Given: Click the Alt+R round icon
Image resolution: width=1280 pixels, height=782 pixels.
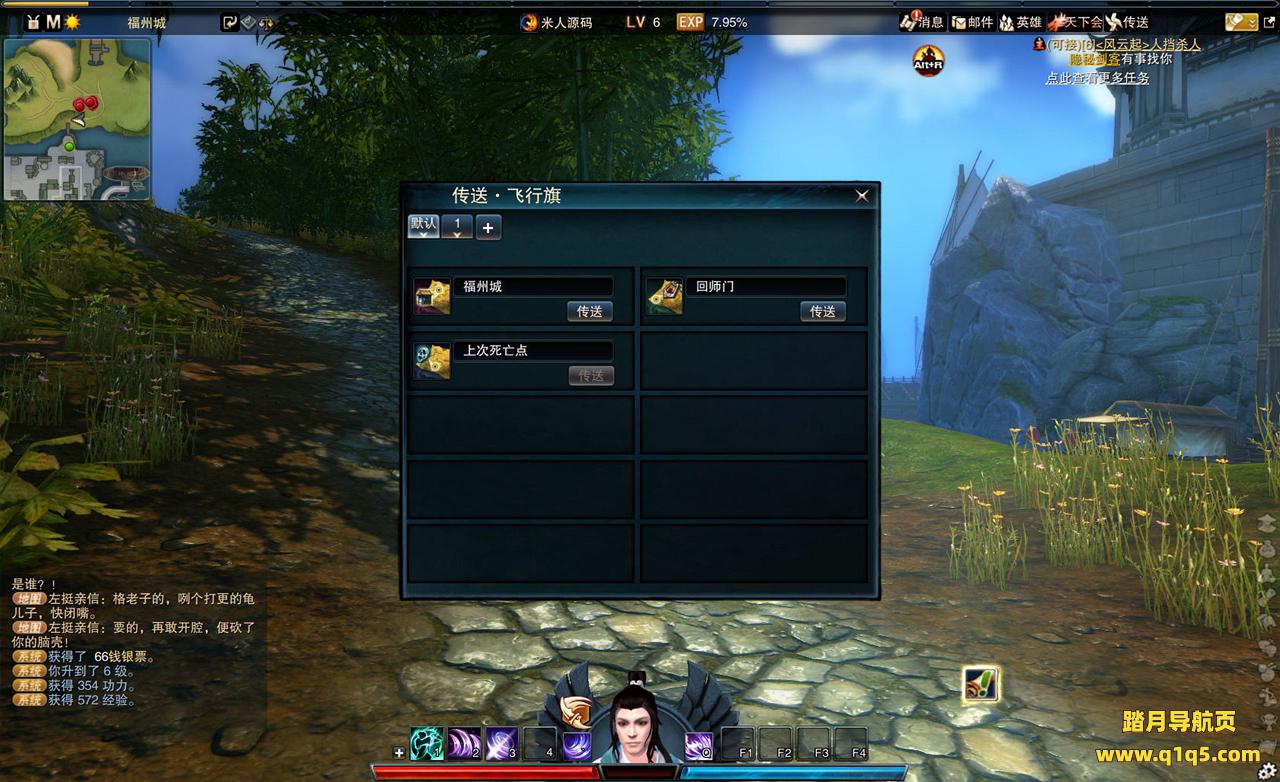Looking at the screenshot, I should coord(928,61).
